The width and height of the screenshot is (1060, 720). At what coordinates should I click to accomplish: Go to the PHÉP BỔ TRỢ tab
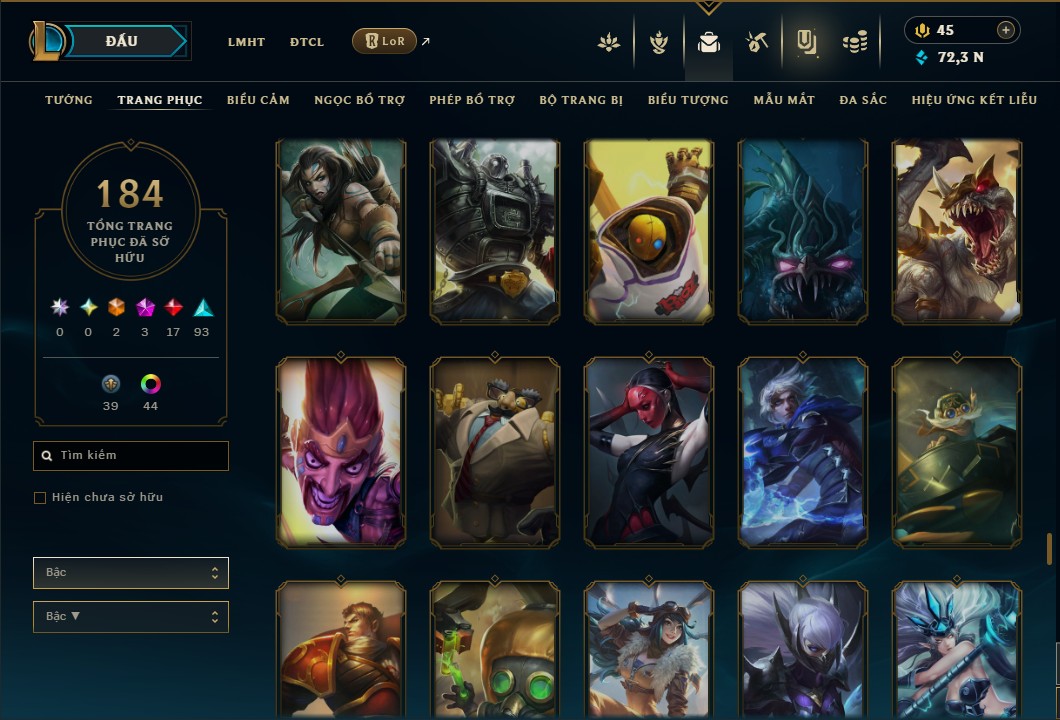472,100
